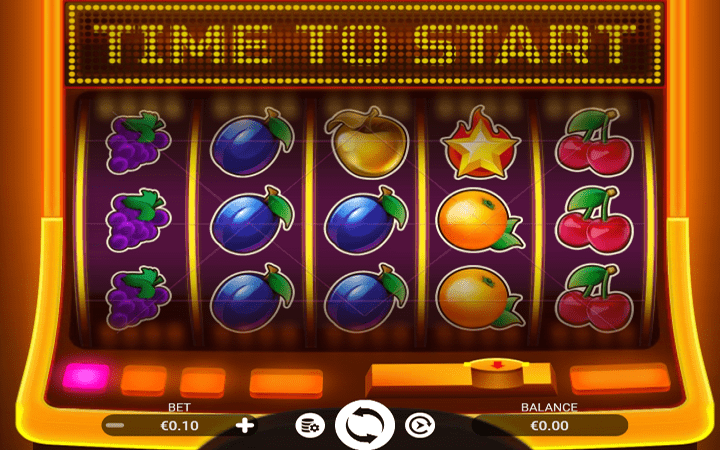Activate the autoplay icon button
This screenshot has height=450, width=720.
coord(420,426)
